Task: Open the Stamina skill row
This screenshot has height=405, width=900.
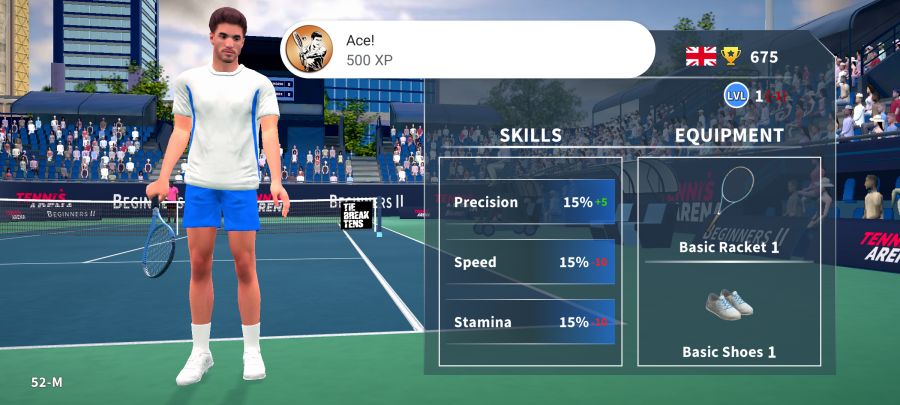Action: (530, 322)
